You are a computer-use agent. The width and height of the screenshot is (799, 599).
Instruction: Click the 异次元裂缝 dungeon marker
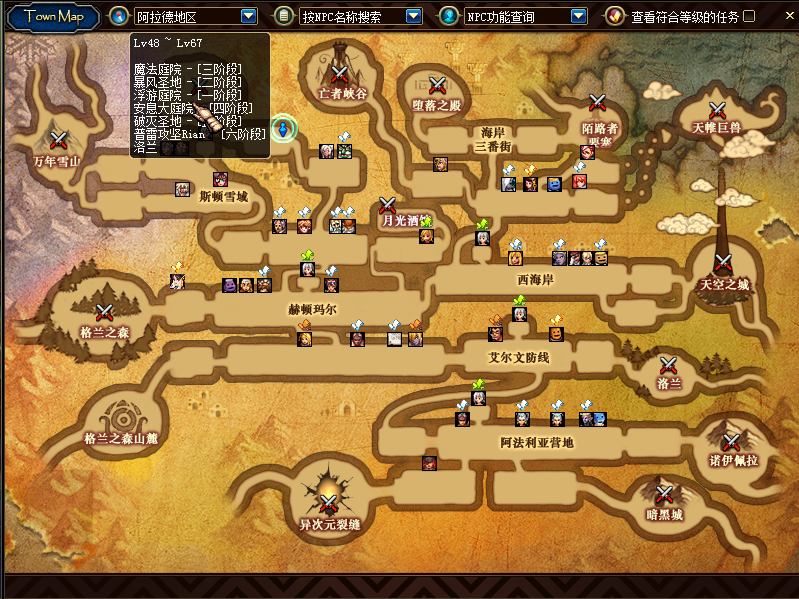(328, 501)
